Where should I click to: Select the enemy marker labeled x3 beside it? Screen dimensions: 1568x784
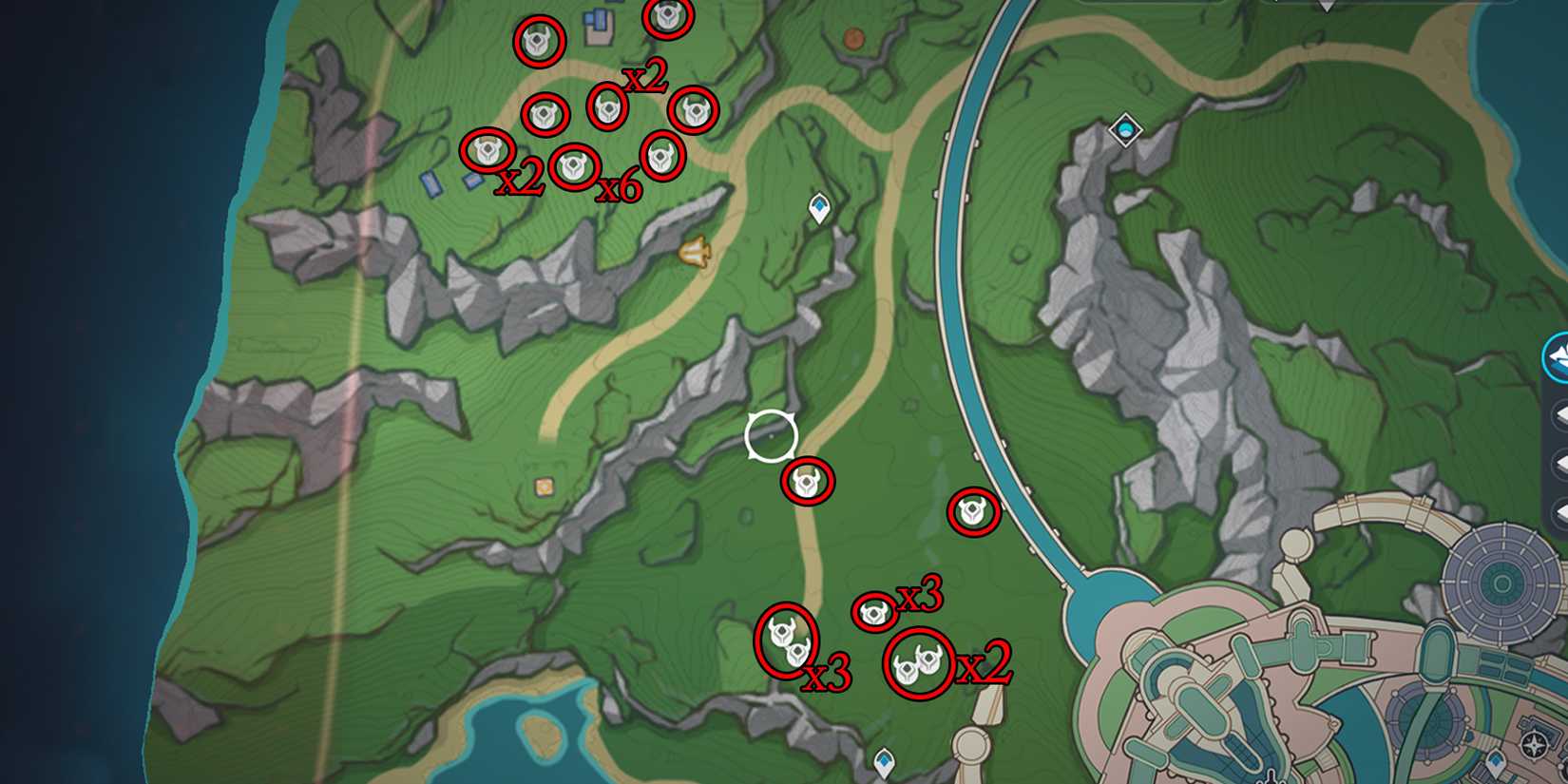872,613
